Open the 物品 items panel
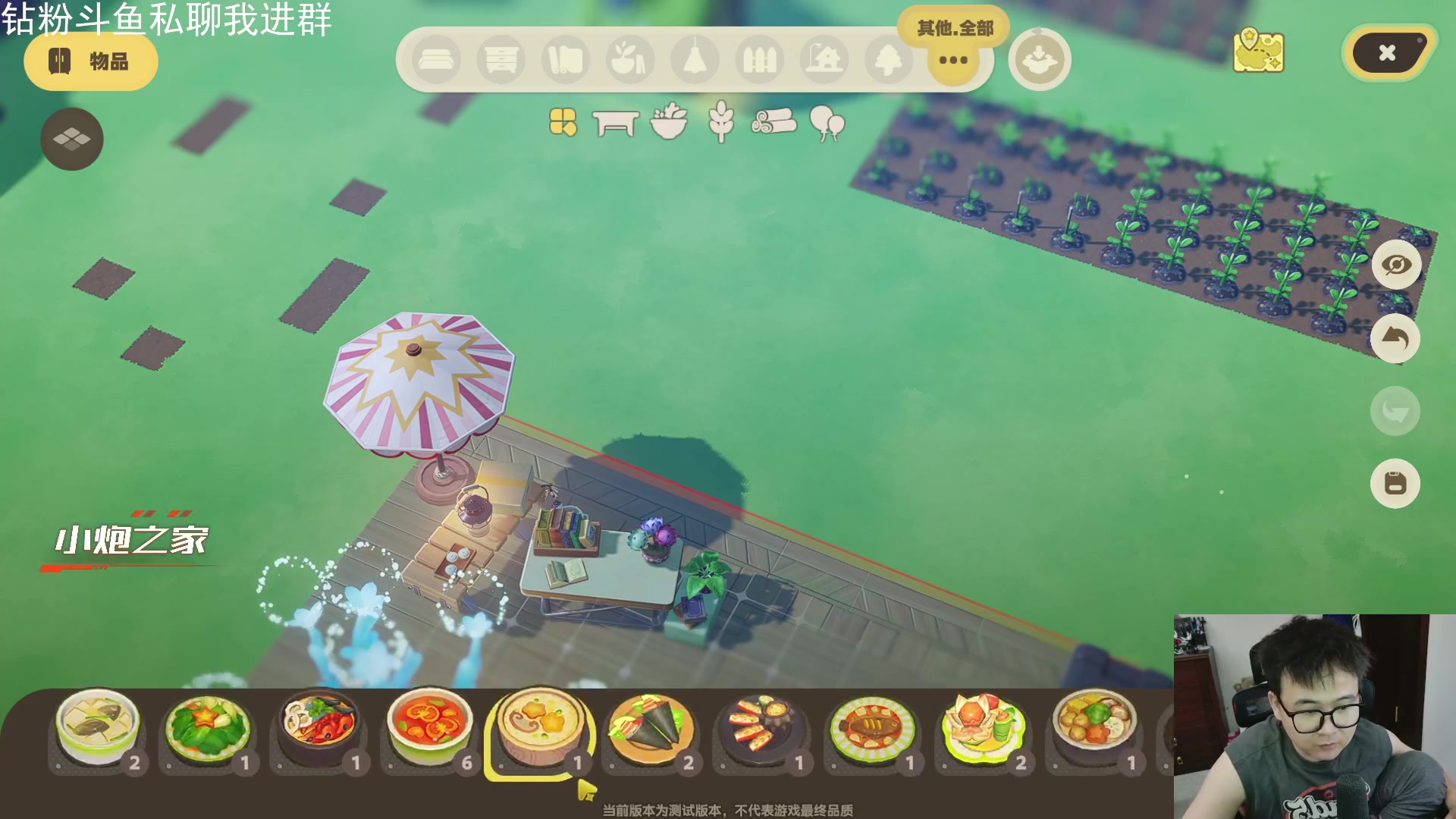The height and width of the screenshot is (819, 1456). (x=91, y=61)
